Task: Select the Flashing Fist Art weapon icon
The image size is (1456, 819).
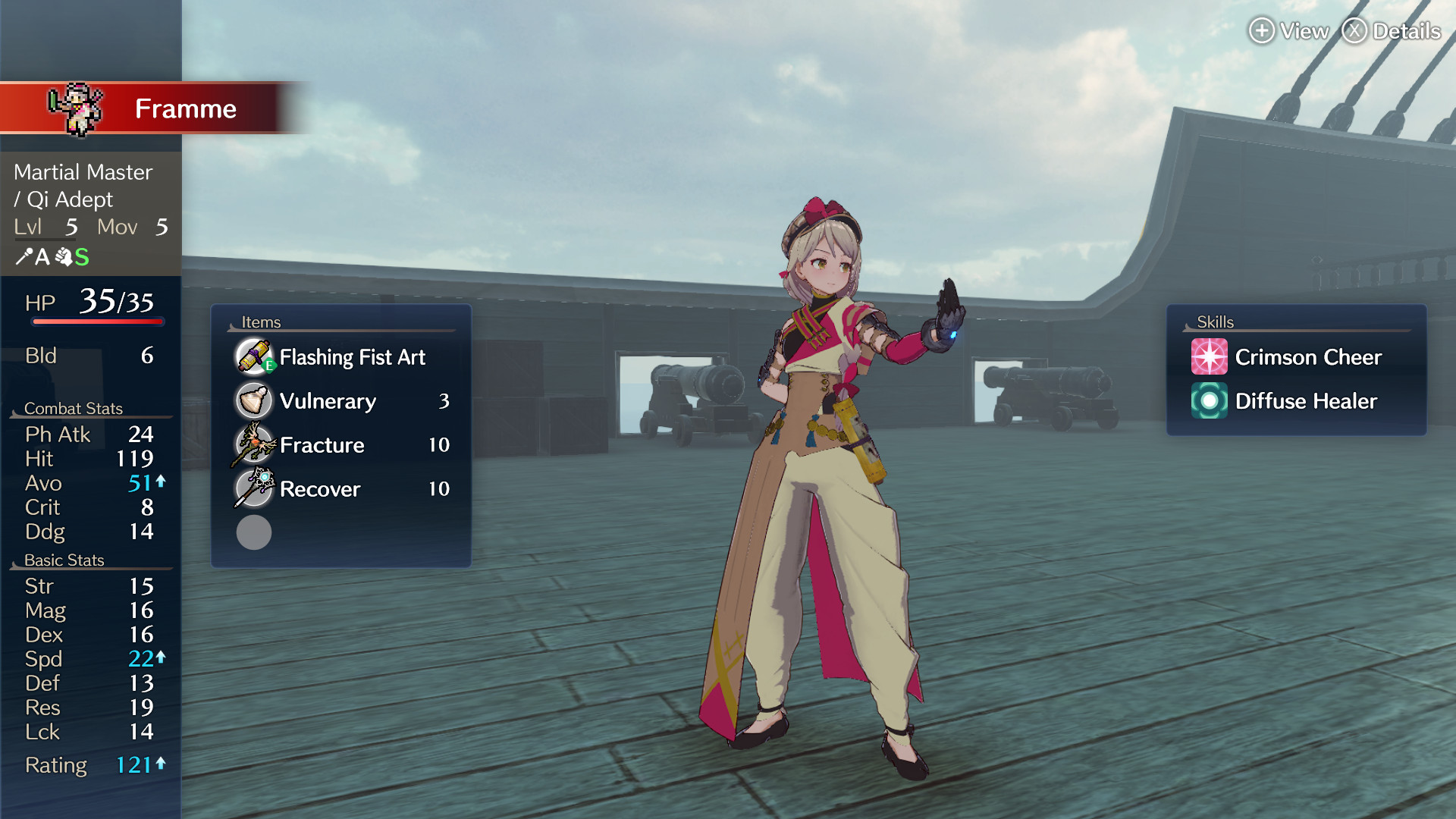Action: coord(253,356)
